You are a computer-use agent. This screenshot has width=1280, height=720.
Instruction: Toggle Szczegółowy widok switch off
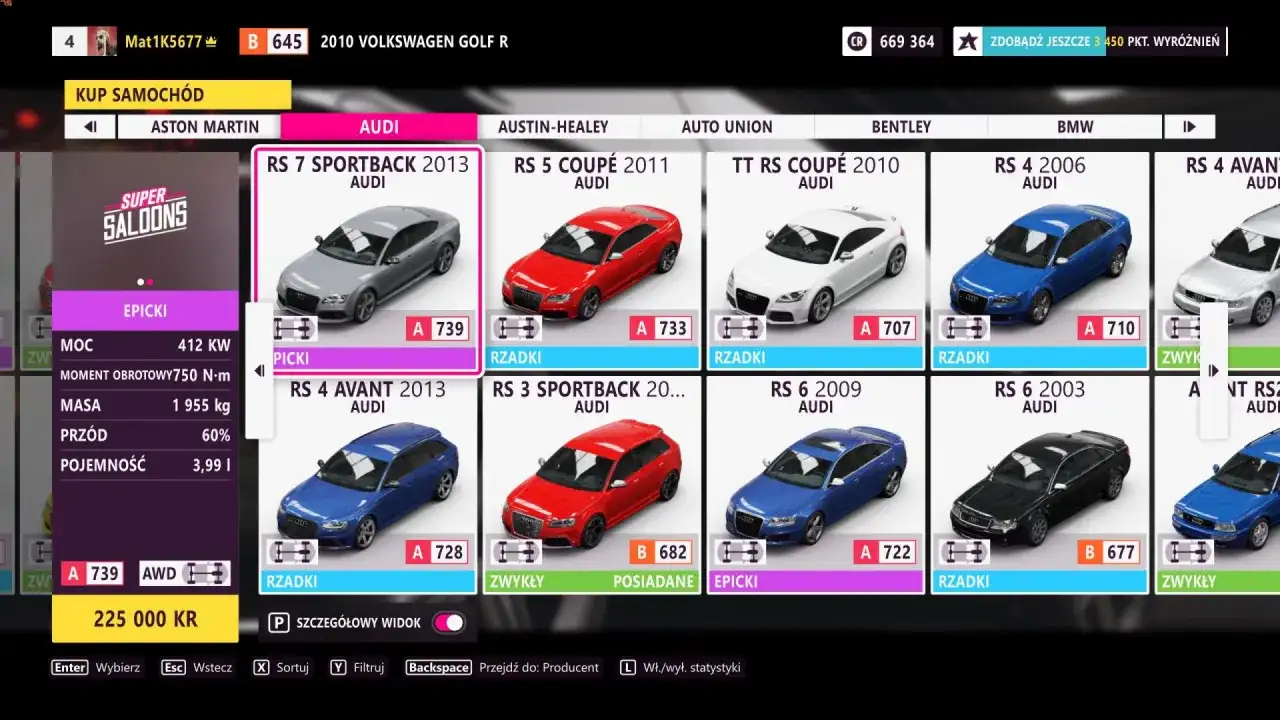coord(448,622)
